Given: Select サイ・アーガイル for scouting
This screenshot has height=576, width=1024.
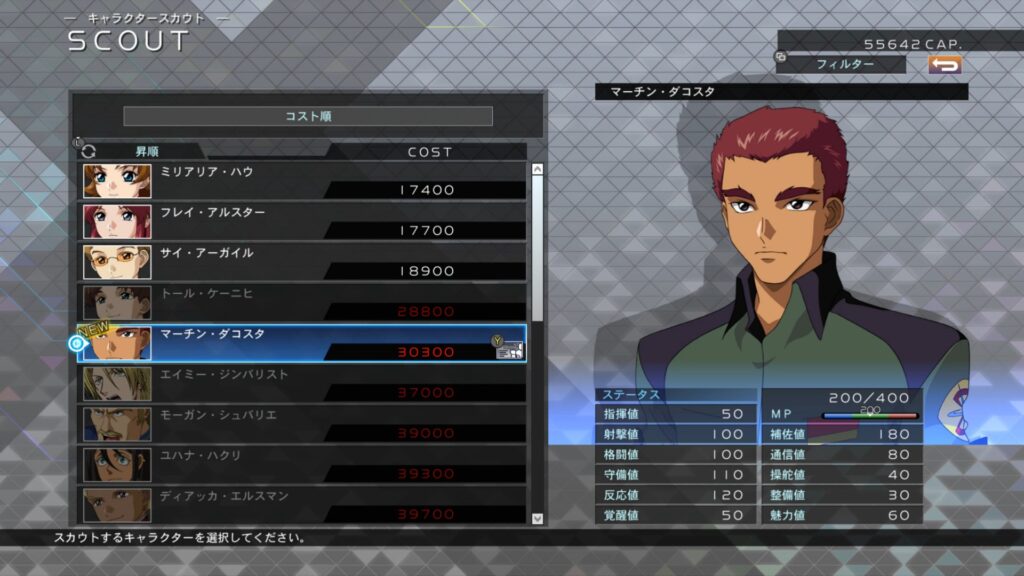Looking at the screenshot, I should 303,262.
